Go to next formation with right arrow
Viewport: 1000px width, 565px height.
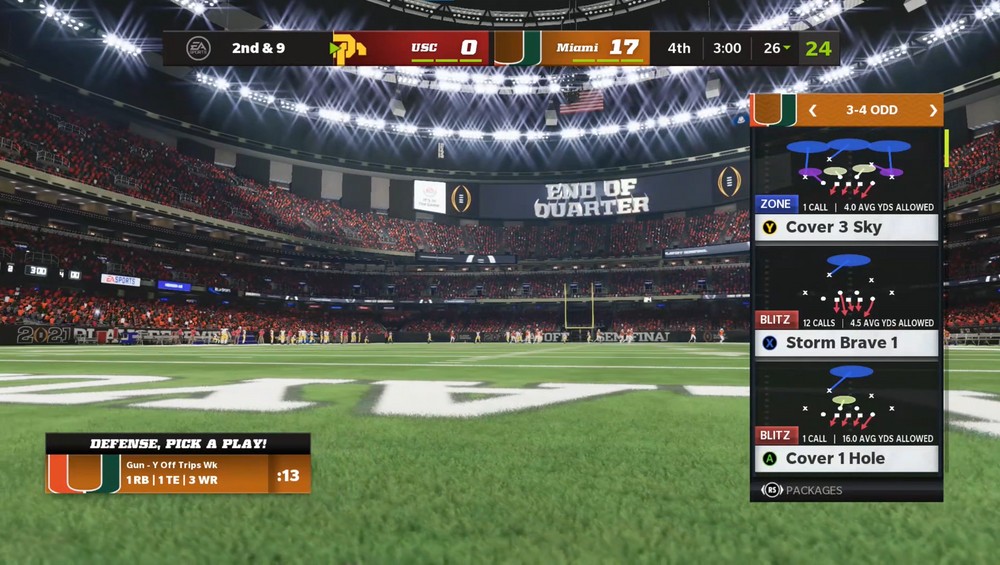[x=933, y=110]
